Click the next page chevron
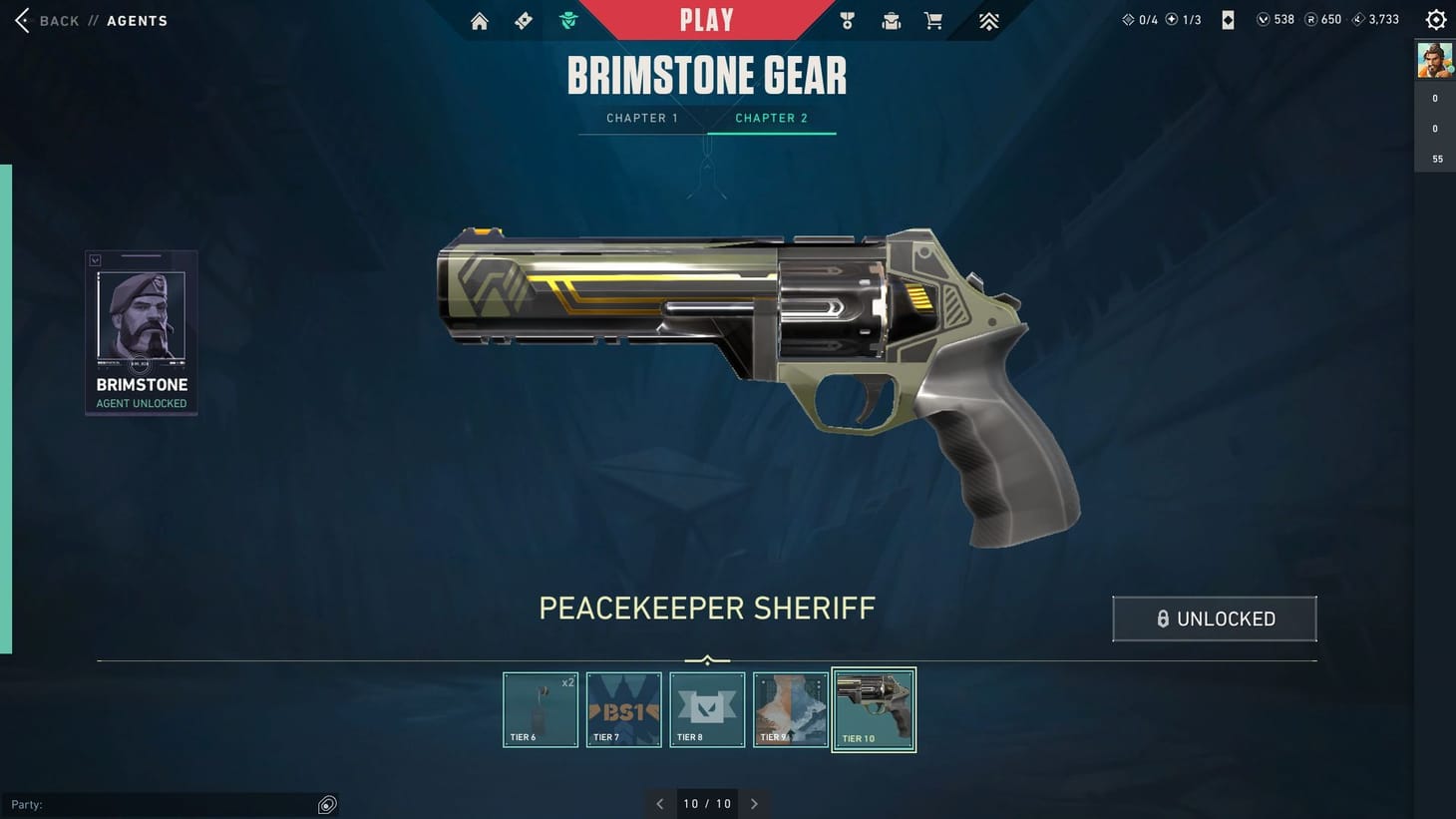1456x819 pixels. [x=755, y=803]
